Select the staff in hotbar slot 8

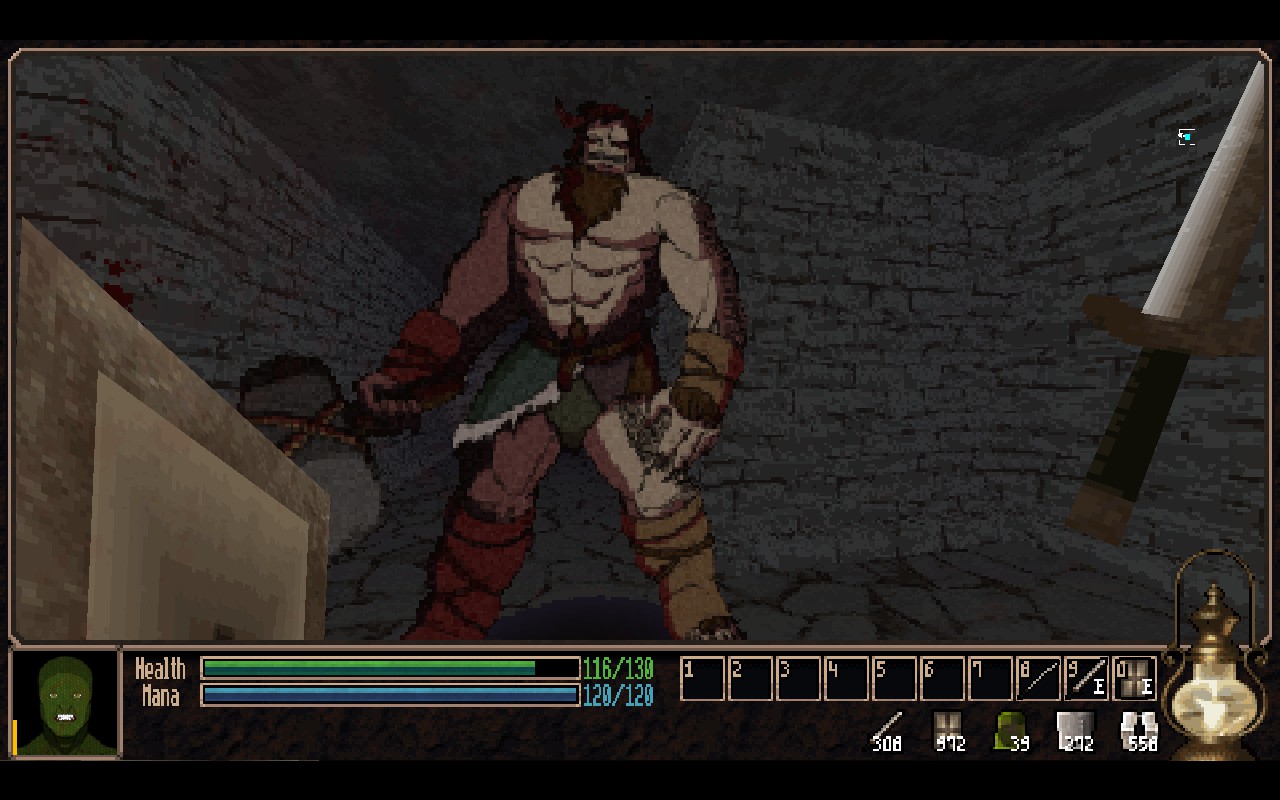pos(1038,679)
